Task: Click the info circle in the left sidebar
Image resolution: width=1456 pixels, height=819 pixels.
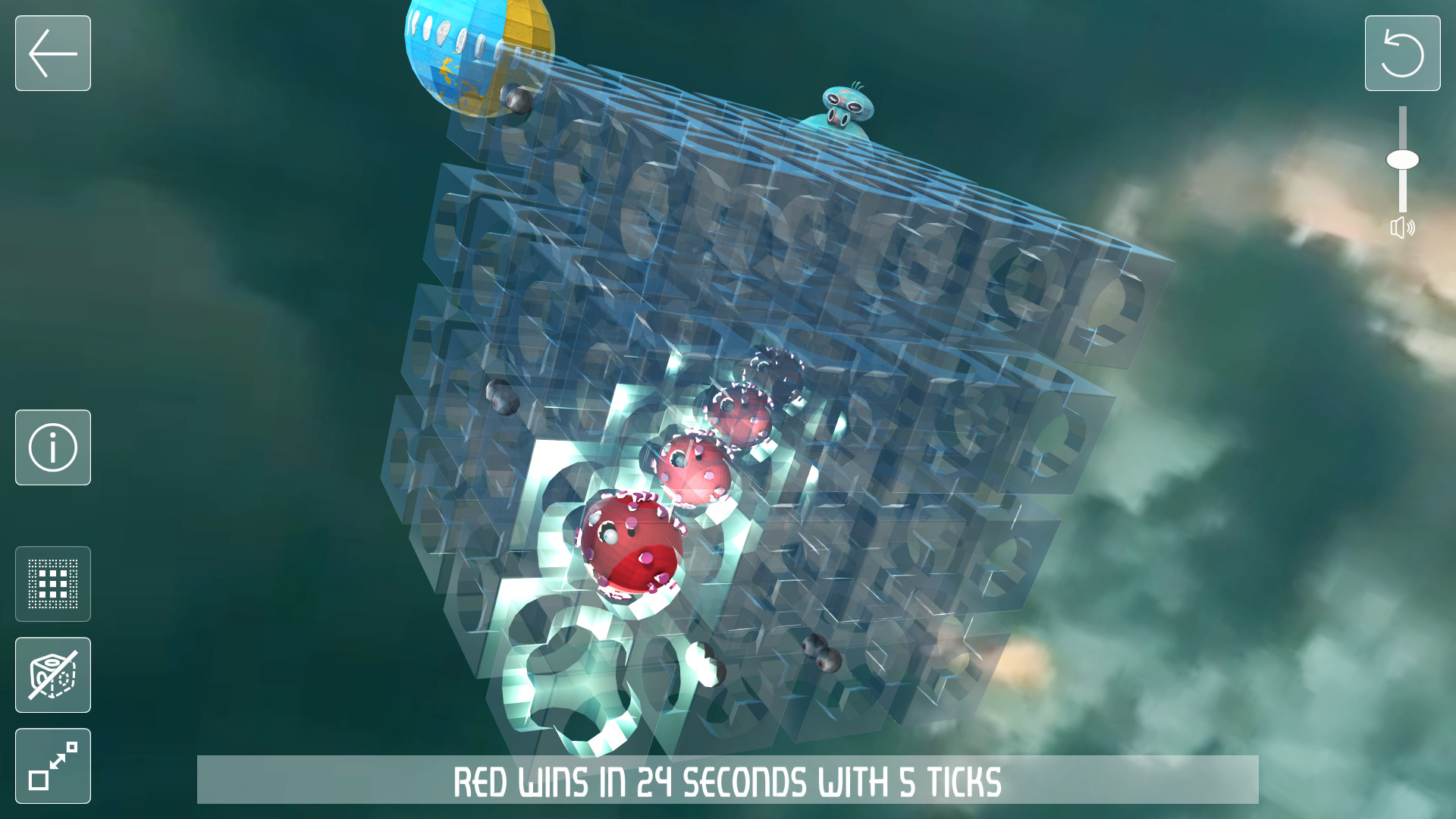Action: (x=52, y=447)
